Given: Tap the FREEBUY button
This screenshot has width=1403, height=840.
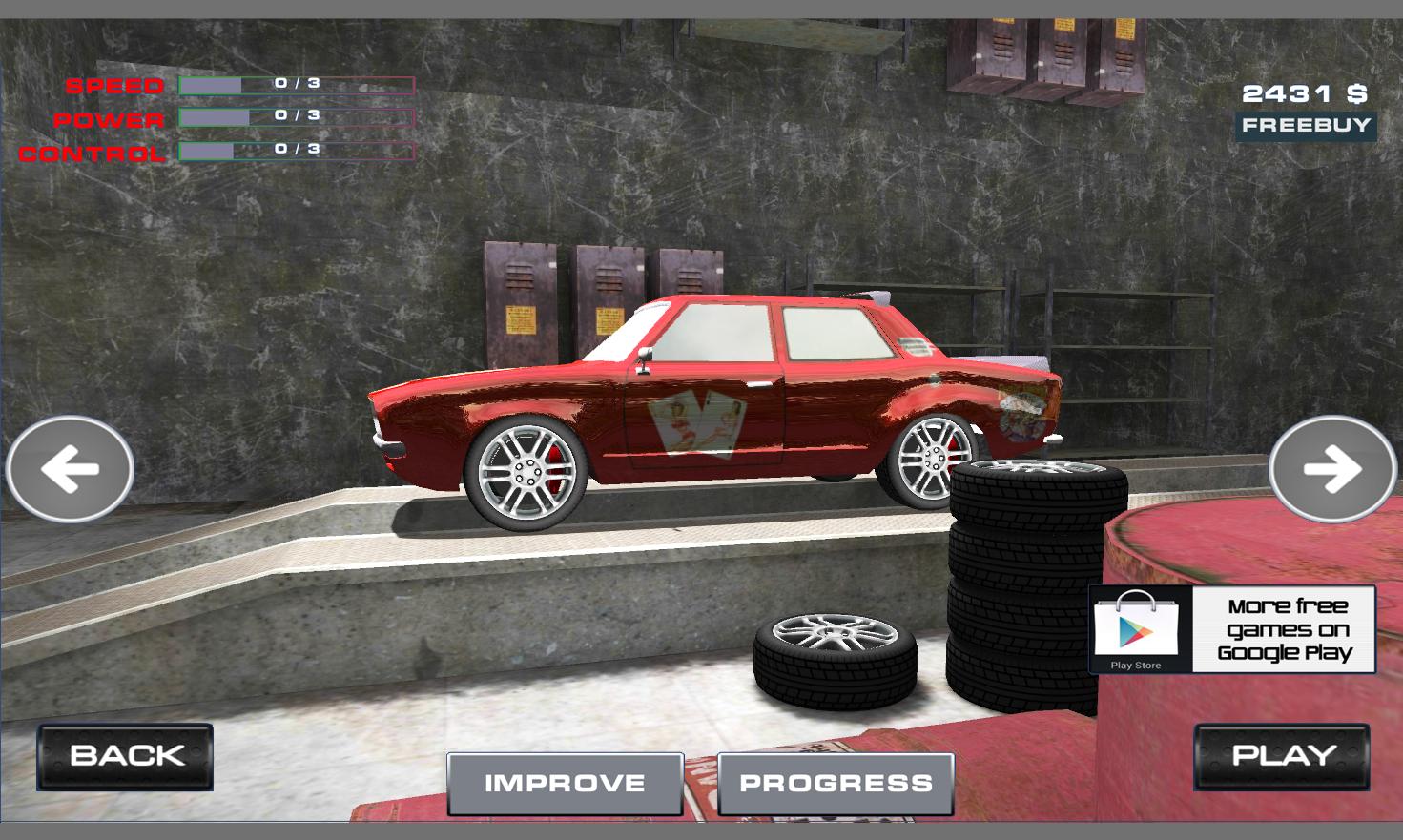Looking at the screenshot, I should pos(1306,126).
